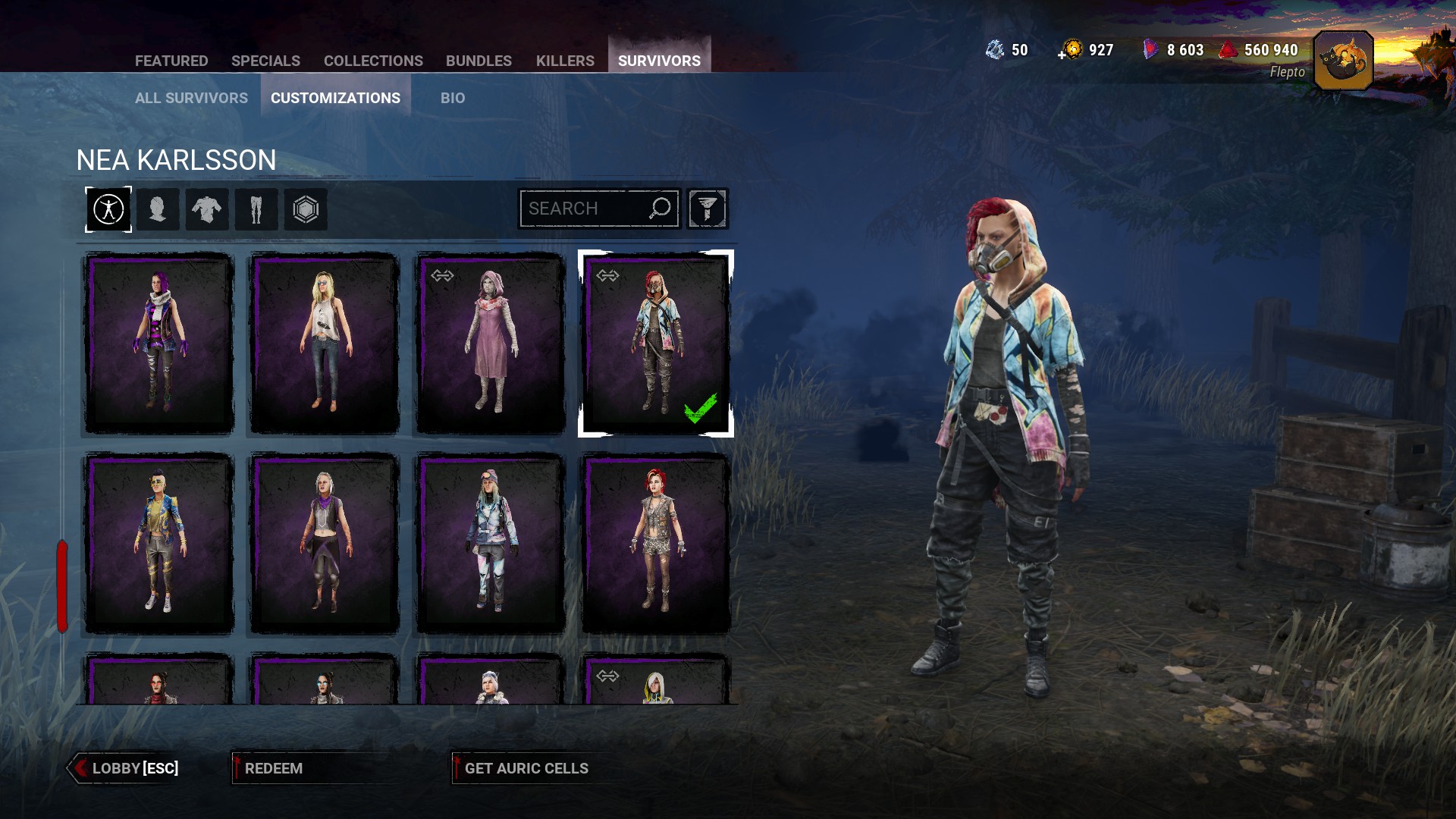This screenshot has width=1456, height=819.
Task: Open the Bundles tab
Action: click(x=479, y=61)
